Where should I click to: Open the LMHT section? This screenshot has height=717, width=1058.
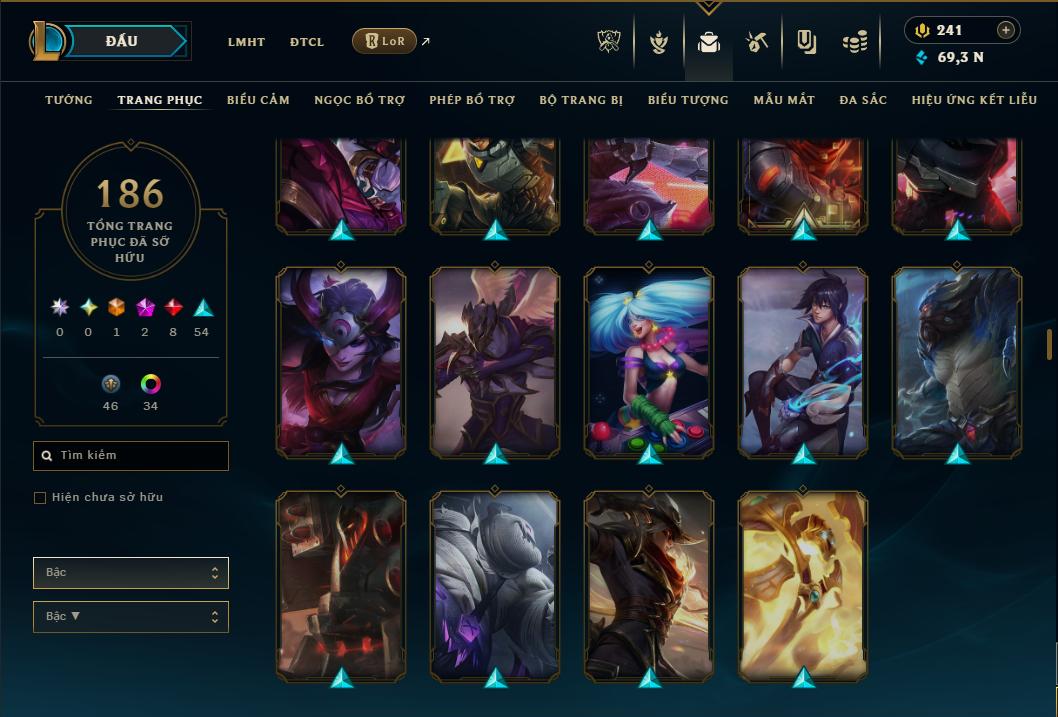click(x=246, y=42)
